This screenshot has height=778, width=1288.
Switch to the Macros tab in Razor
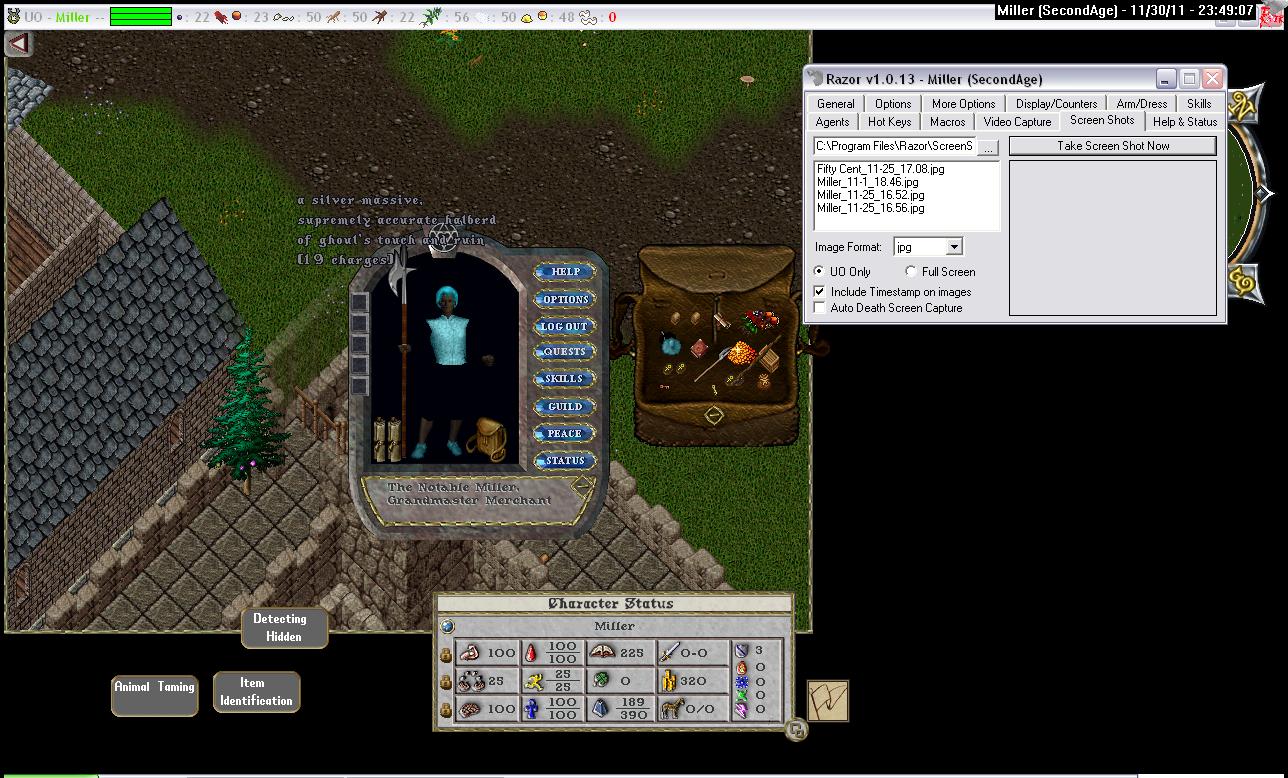coord(947,122)
